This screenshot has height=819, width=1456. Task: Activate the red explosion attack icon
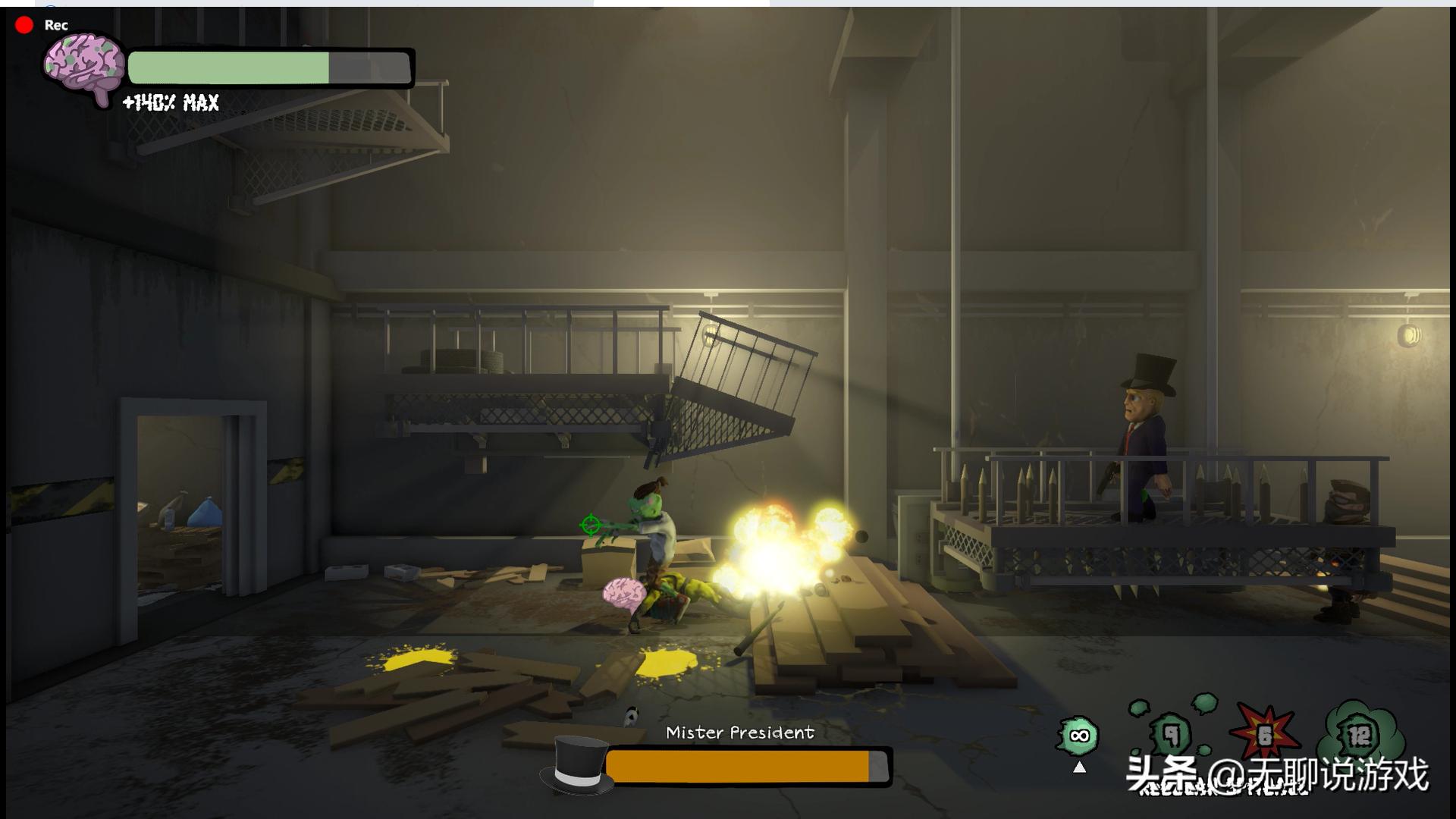tap(1264, 733)
